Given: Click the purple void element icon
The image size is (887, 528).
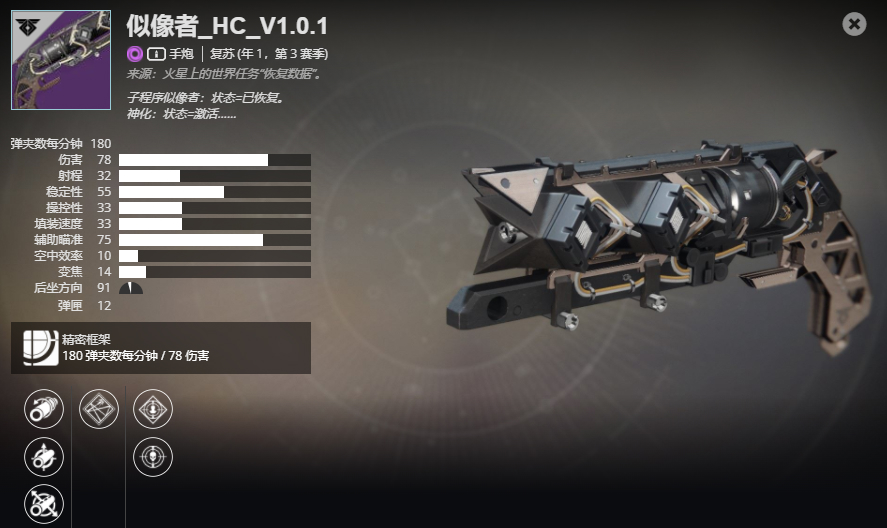Looking at the screenshot, I should pyautogui.click(x=135, y=54).
